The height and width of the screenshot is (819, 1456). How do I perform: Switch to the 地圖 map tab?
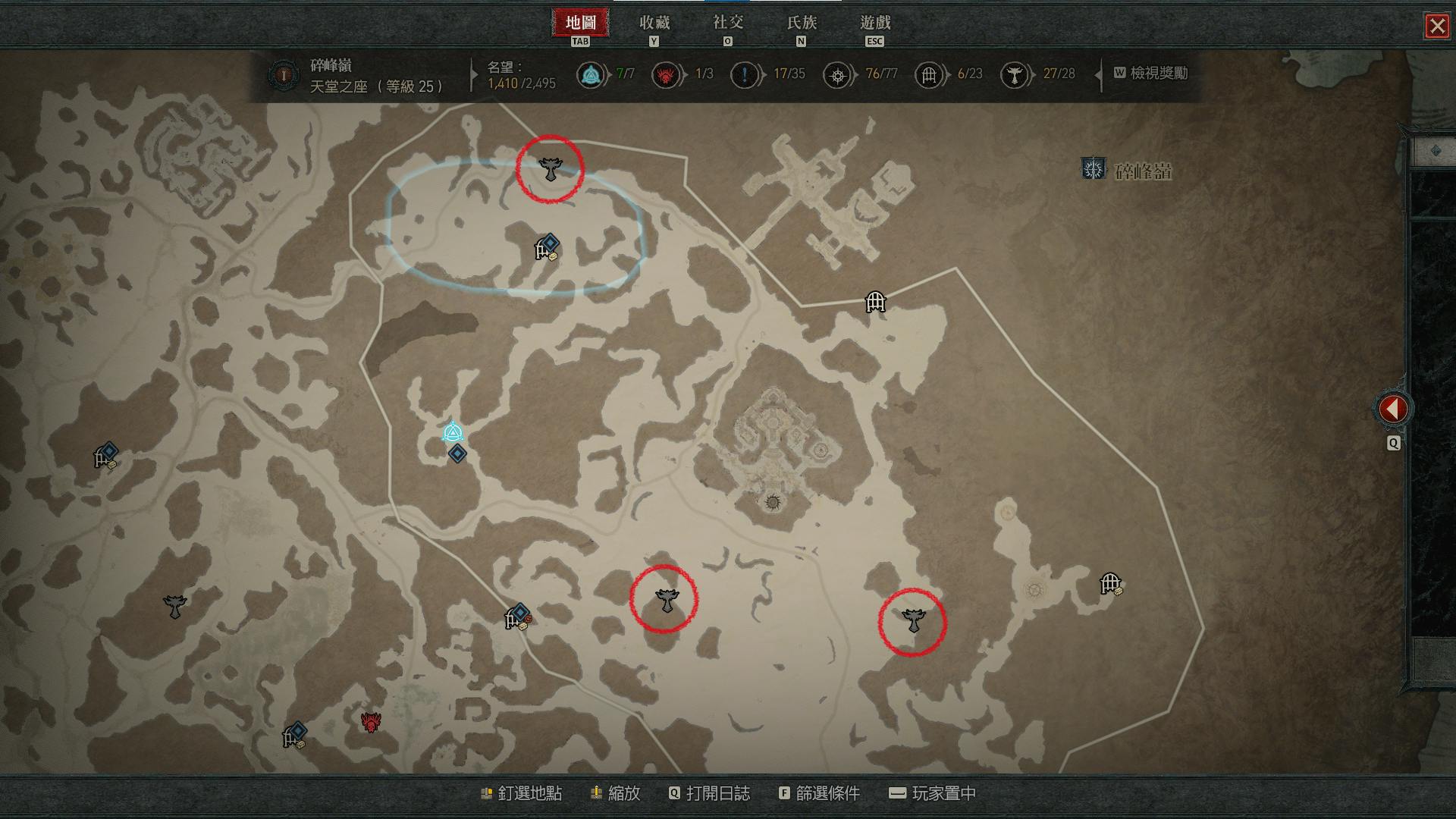580,23
